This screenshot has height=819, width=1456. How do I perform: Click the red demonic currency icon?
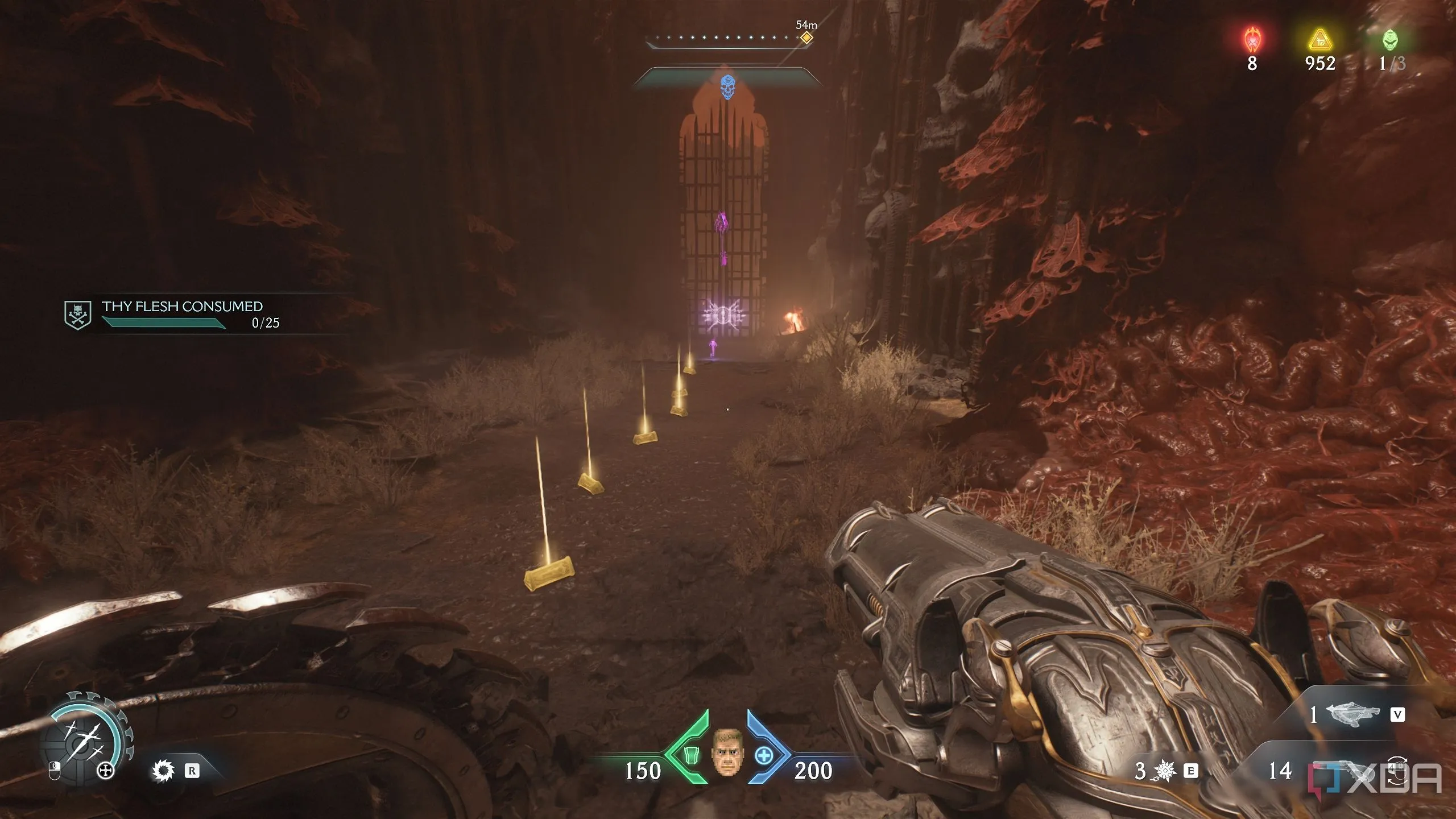(1252, 40)
